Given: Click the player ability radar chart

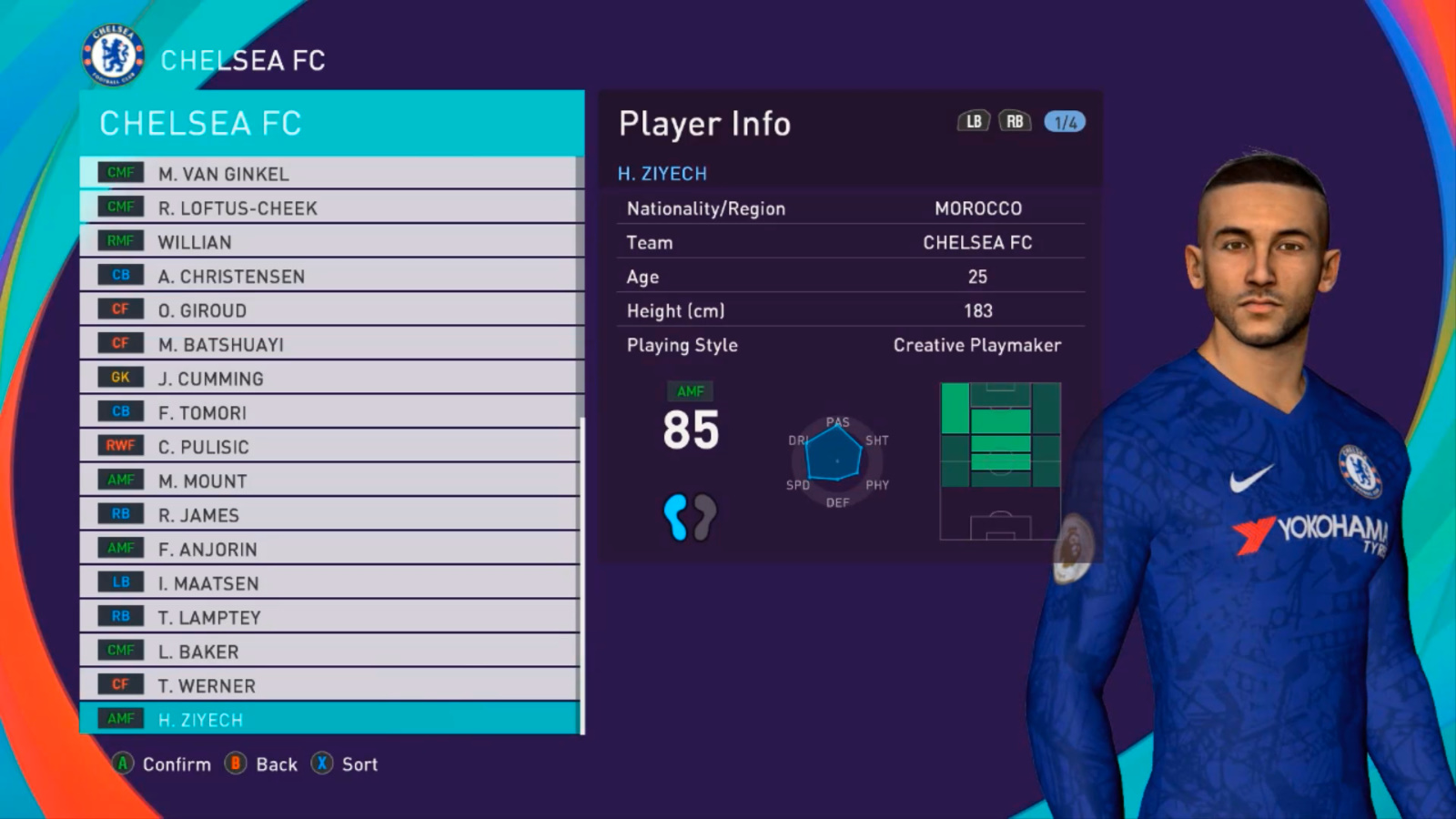Looking at the screenshot, I should point(834,460).
